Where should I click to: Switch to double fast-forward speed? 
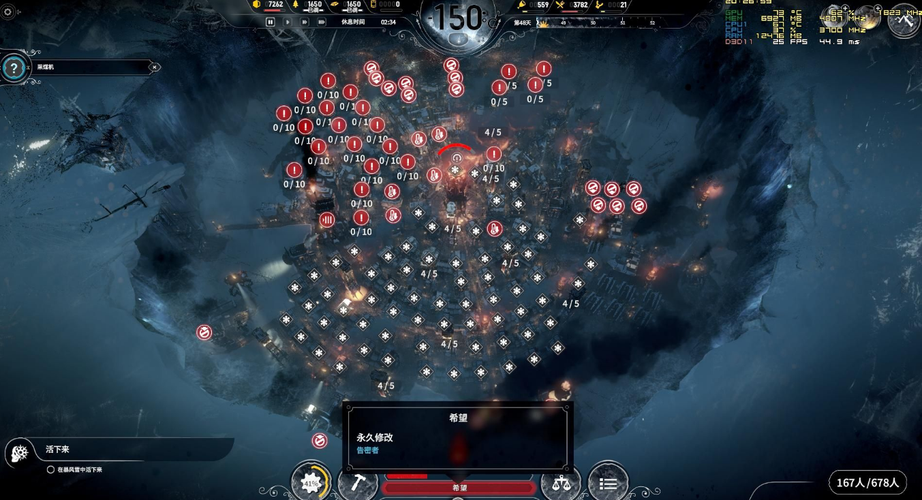click(x=305, y=21)
